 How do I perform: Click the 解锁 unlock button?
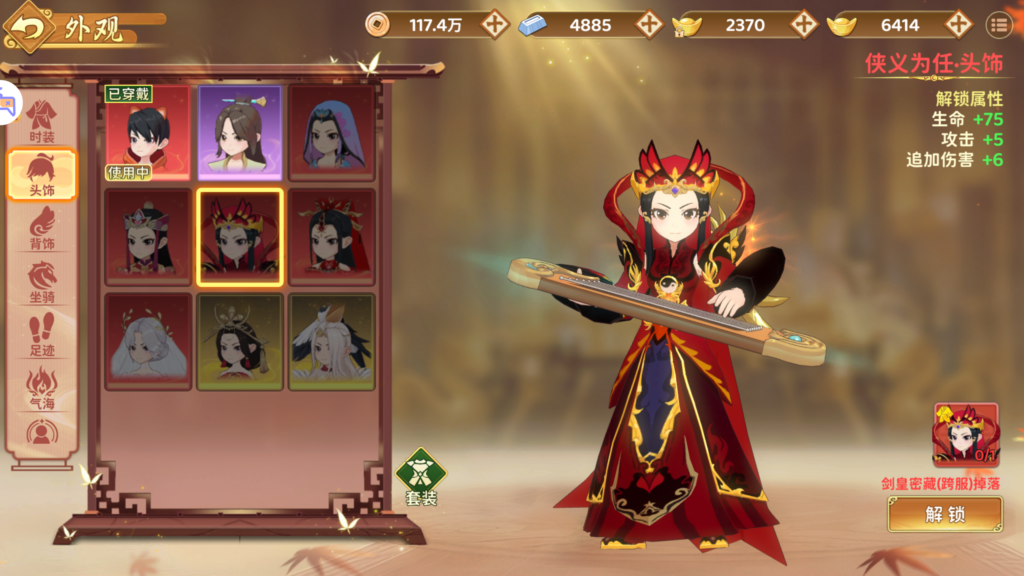tap(944, 514)
